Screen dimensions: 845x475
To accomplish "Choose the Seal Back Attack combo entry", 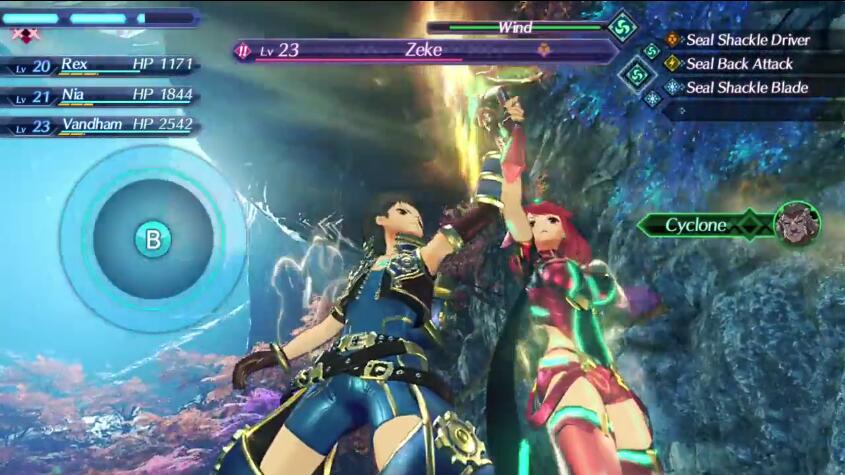I will tap(739, 64).
